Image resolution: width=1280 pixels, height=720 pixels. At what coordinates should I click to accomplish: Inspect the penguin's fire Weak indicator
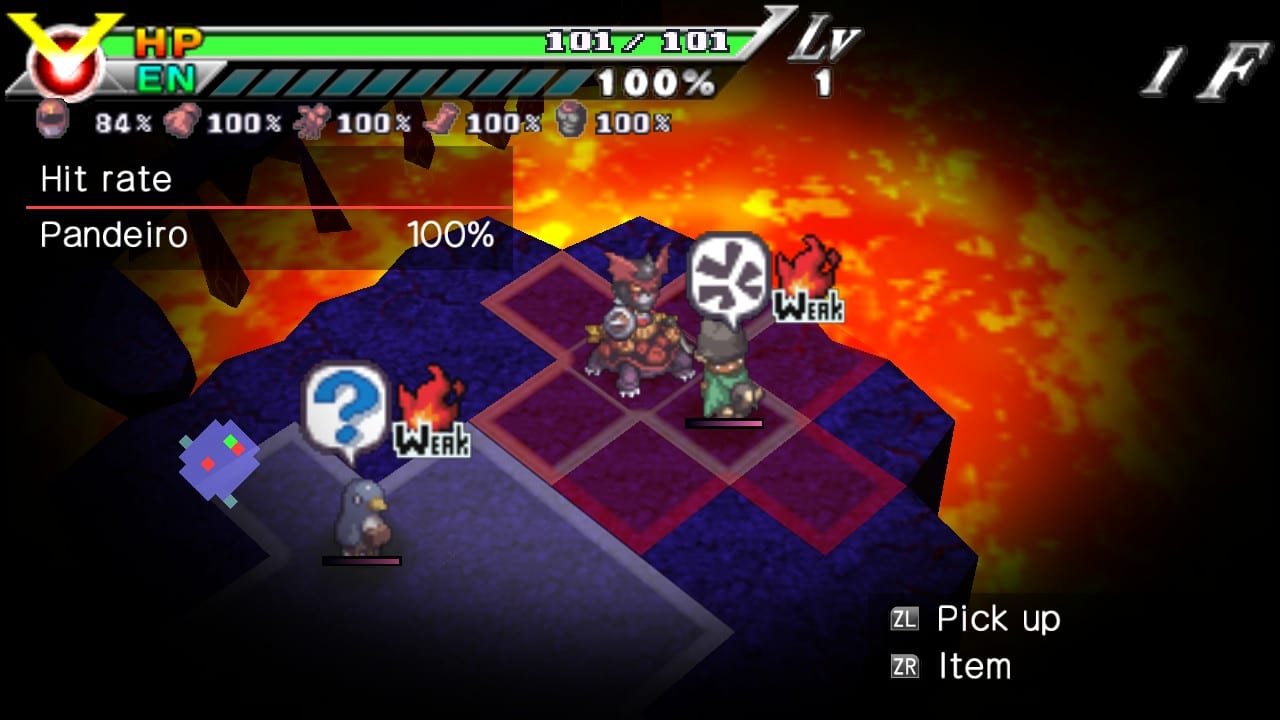point(431,412)
